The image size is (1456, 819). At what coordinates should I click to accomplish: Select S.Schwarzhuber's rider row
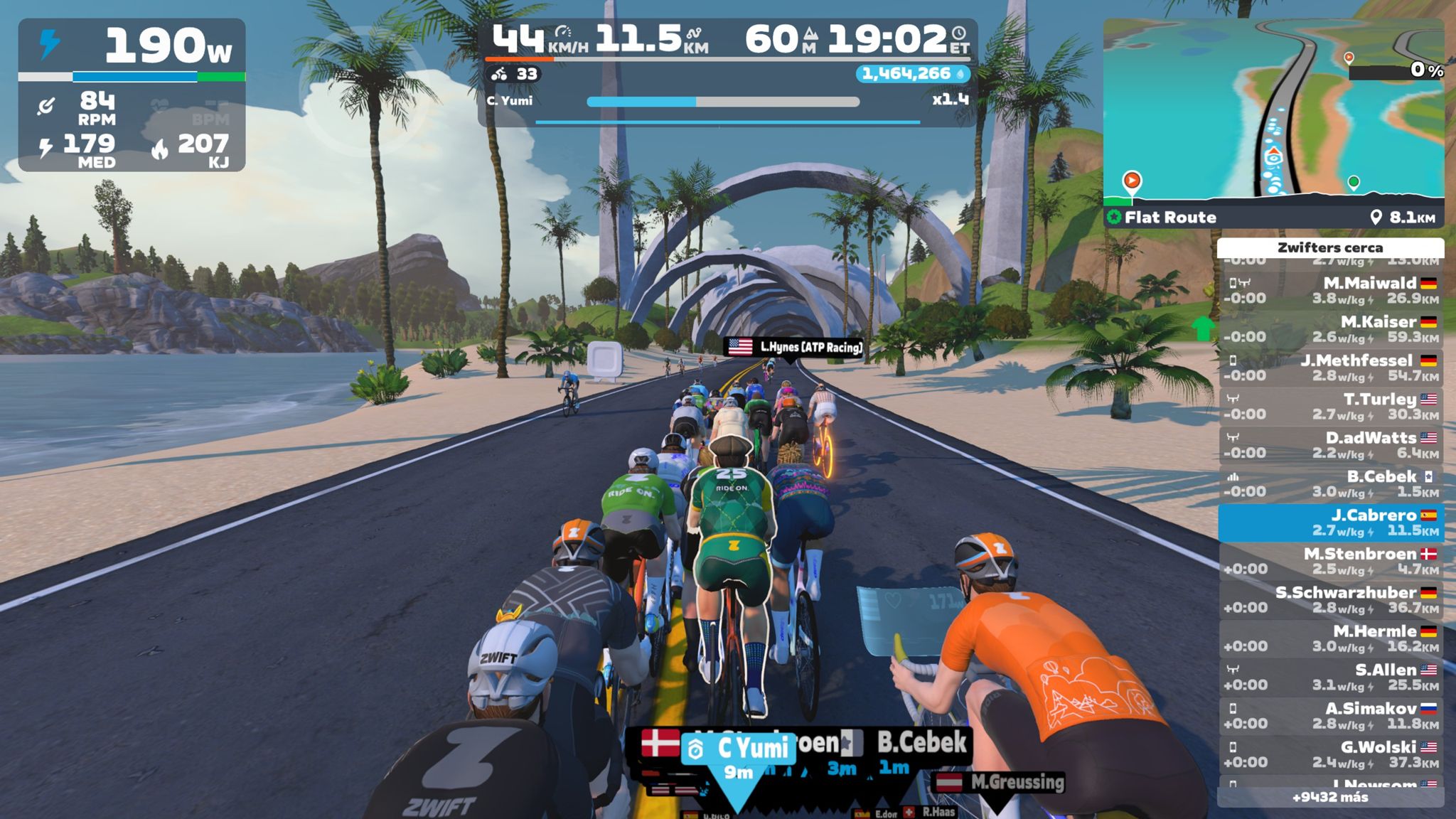click(x=1331, y=600)
